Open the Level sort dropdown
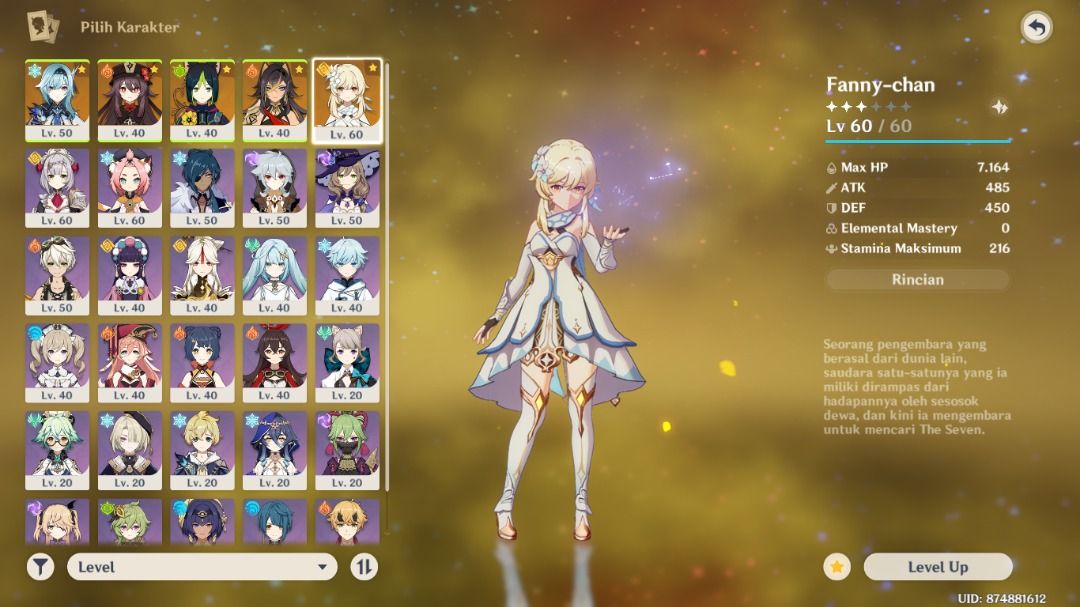The height and width of the screenshot is (607, 1080). pos(201,567)
